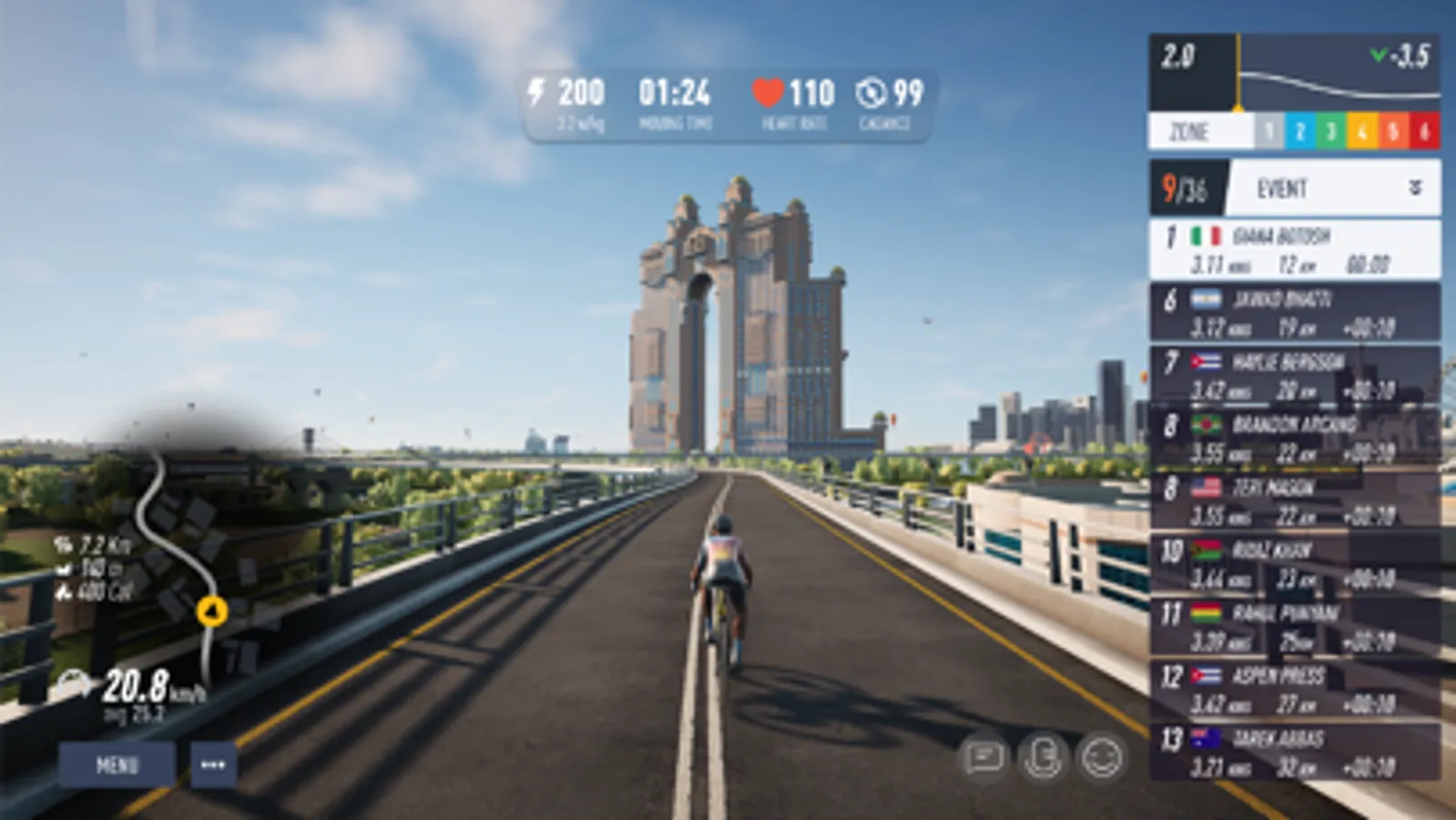Viewport: 1456px width, 820px height.
Task: Choose the rank 10 rider row
Action: click(x=1294, y=564)
